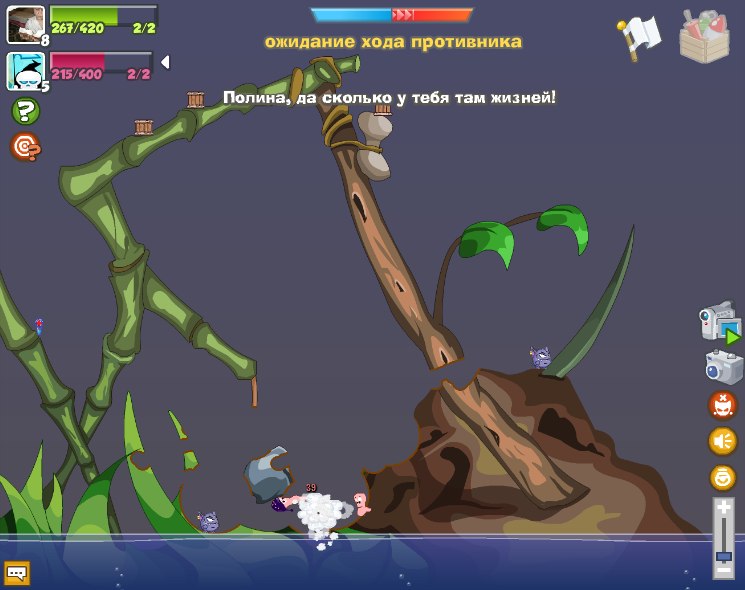Click the white surrender flag
Viewport: 745px width, 590px height.
pyautogui.click(x=639, y=36)
